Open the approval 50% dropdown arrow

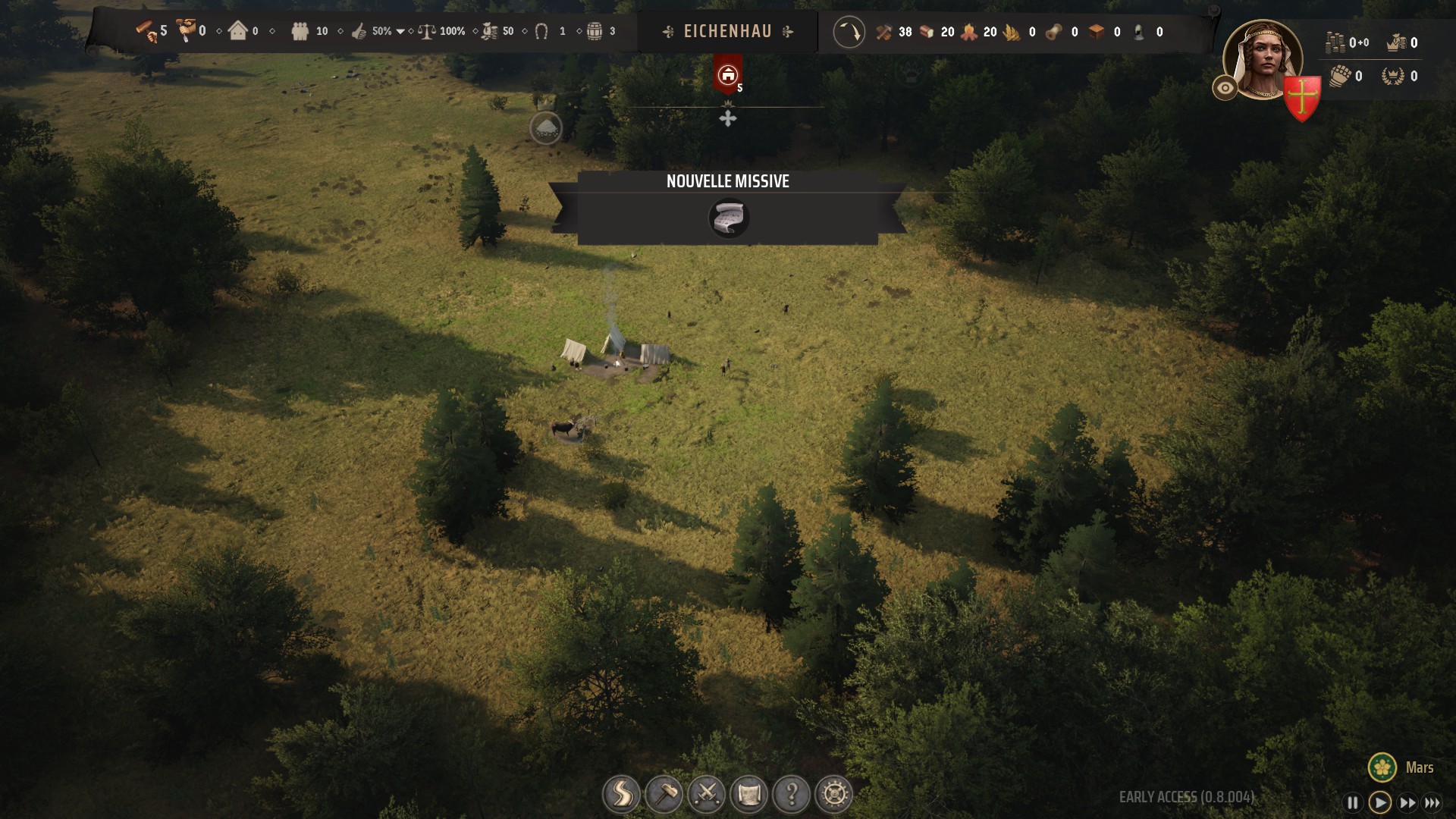(x=400, y=32)
